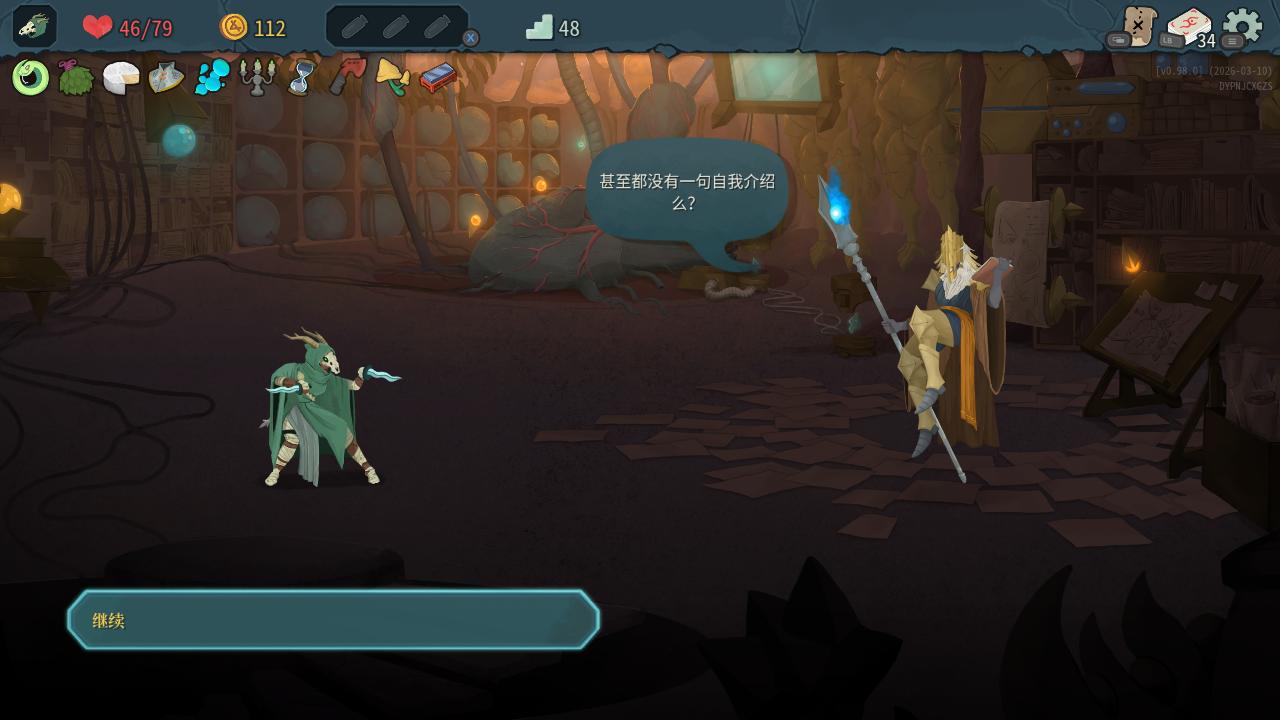Select the hourglass relic
The image size is (1280, 720).
[301, 77]
